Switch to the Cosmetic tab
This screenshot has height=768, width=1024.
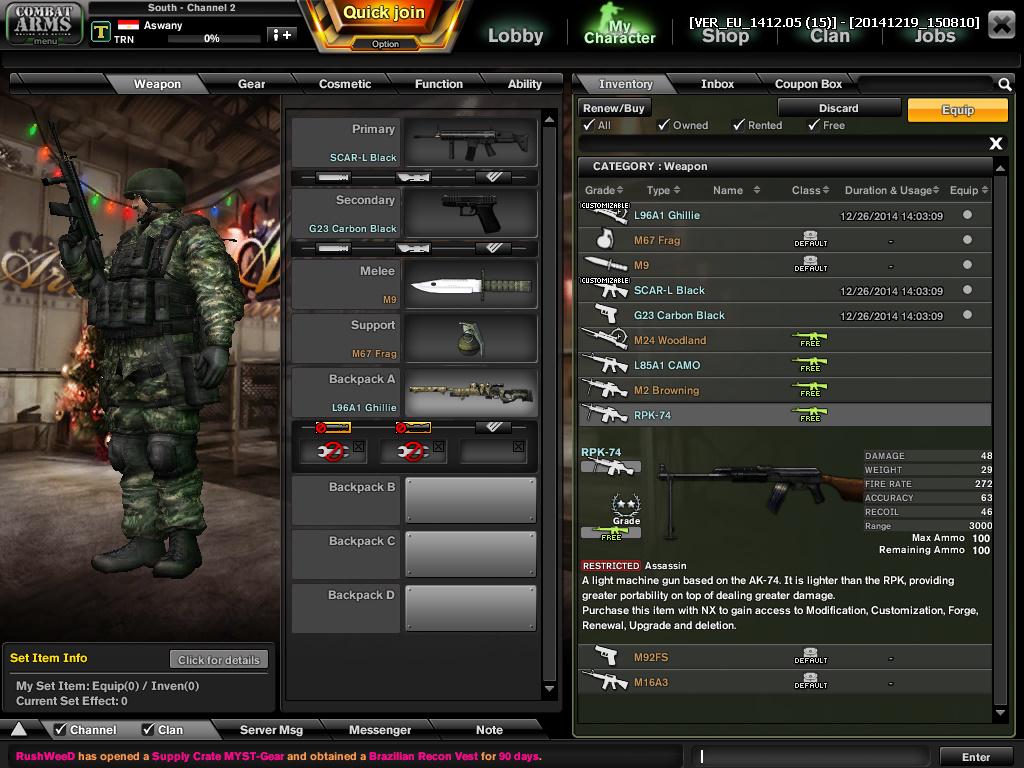tap(345, 84)
